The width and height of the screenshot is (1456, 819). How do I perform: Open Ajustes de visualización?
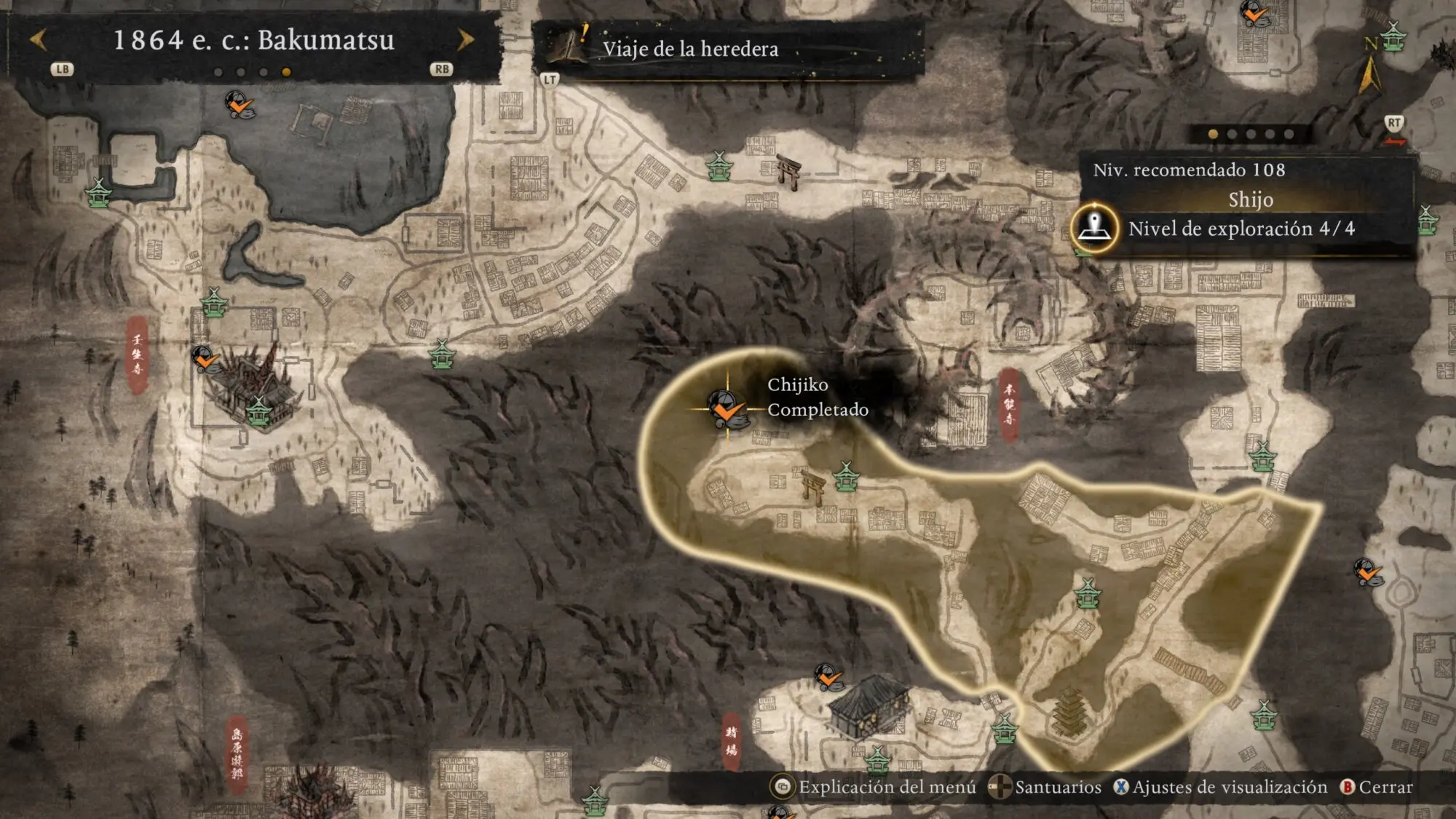point(1221,787)
